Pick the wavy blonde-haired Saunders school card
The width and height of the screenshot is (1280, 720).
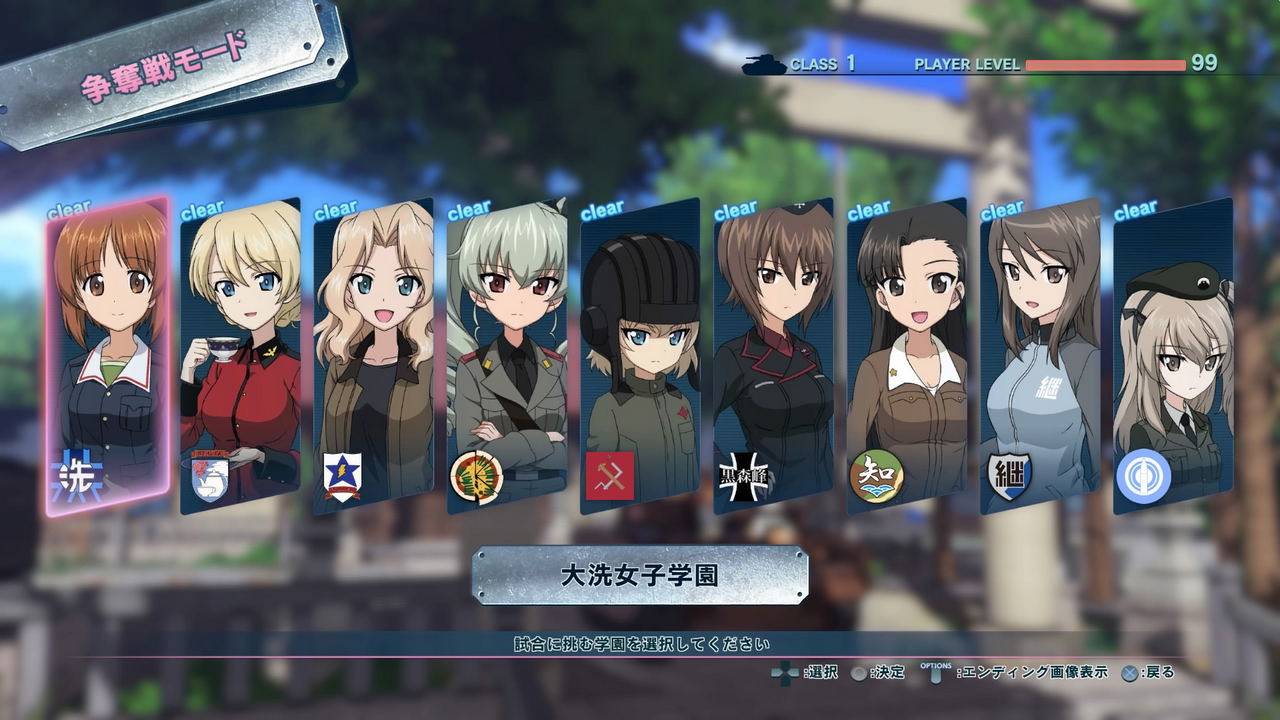(373, 355)
